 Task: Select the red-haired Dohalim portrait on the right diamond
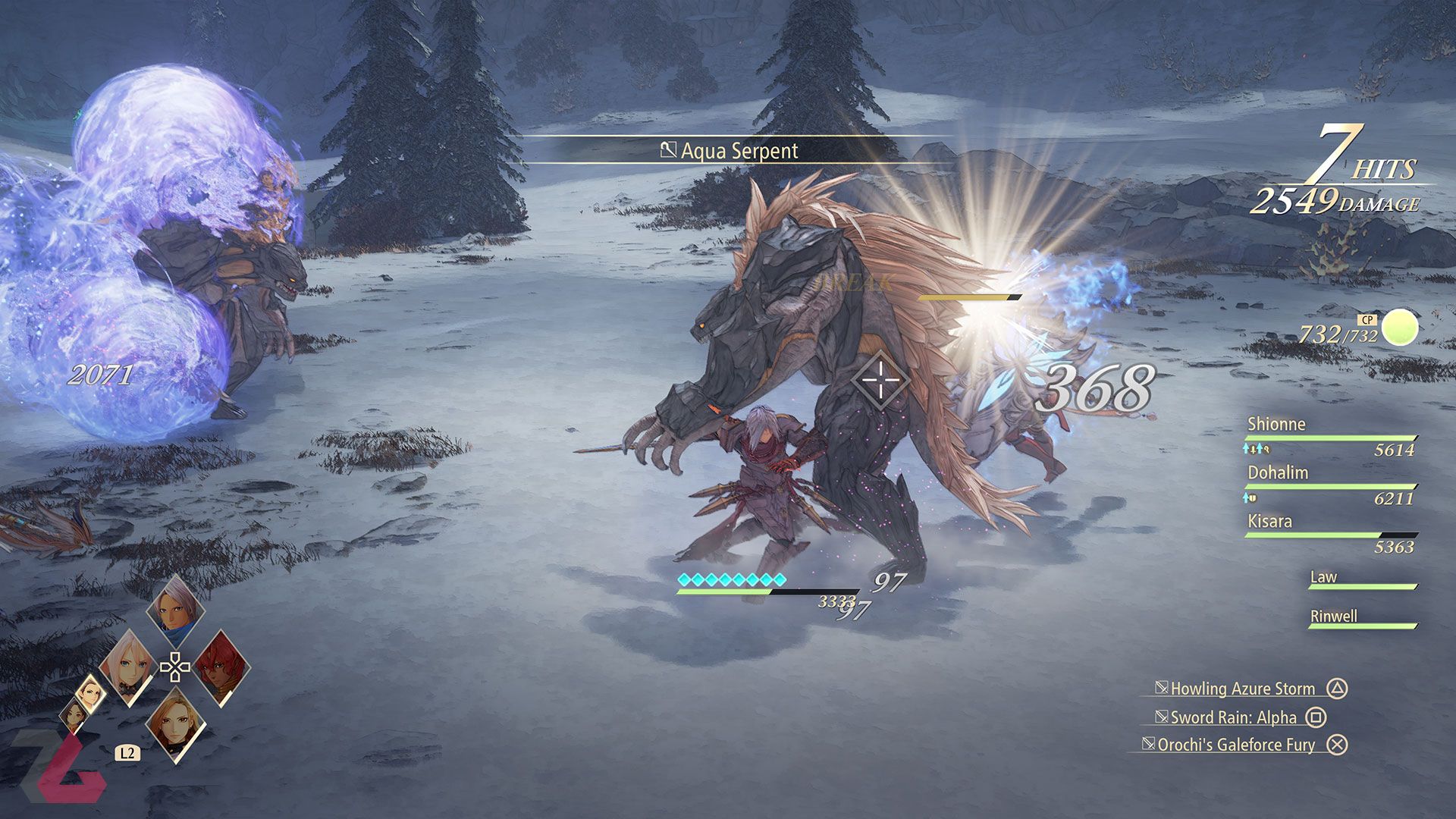point(221,669)
